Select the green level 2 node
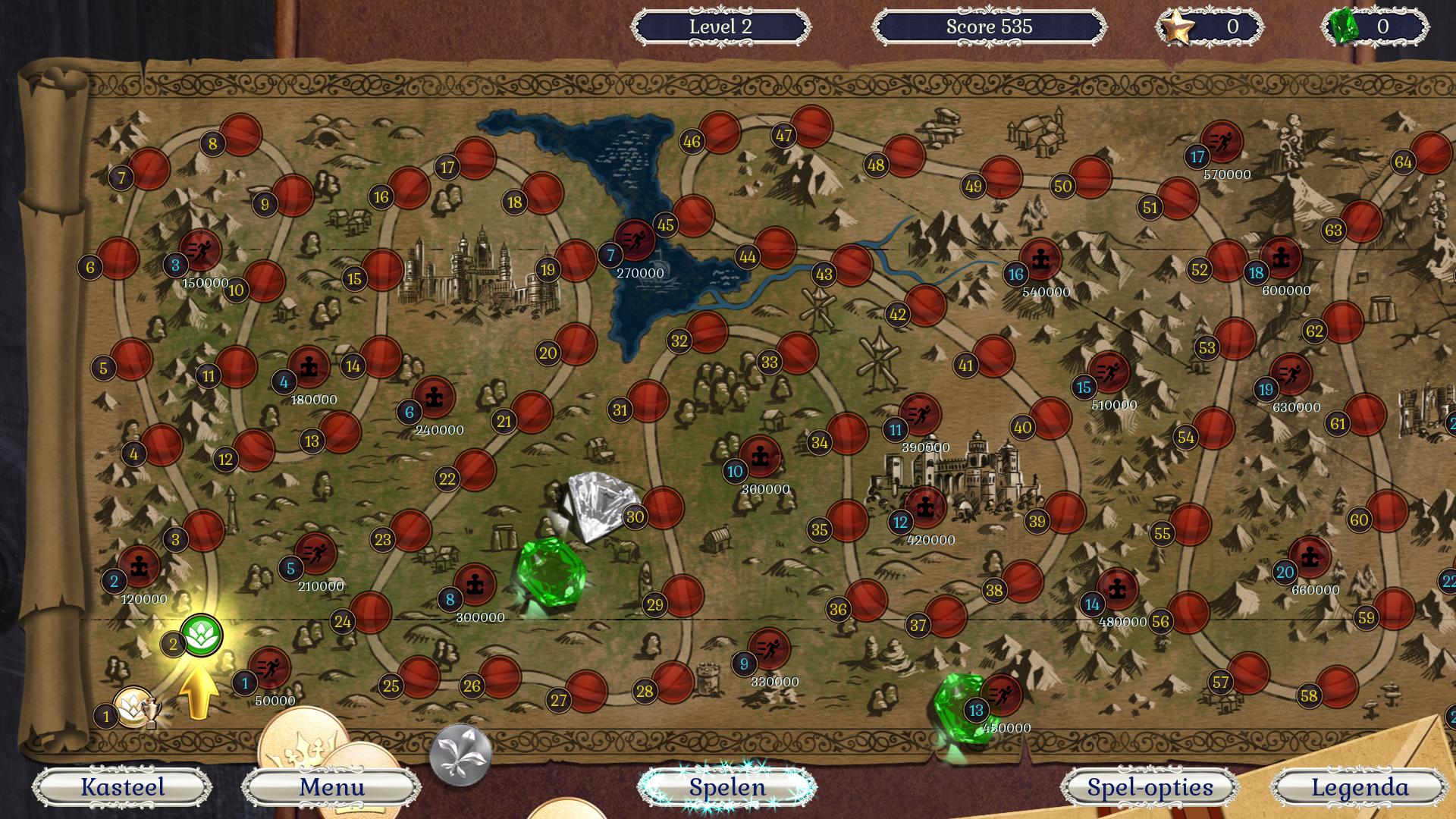The width and height of the screenshot is (1456, 819). click(x=202, y=635)
